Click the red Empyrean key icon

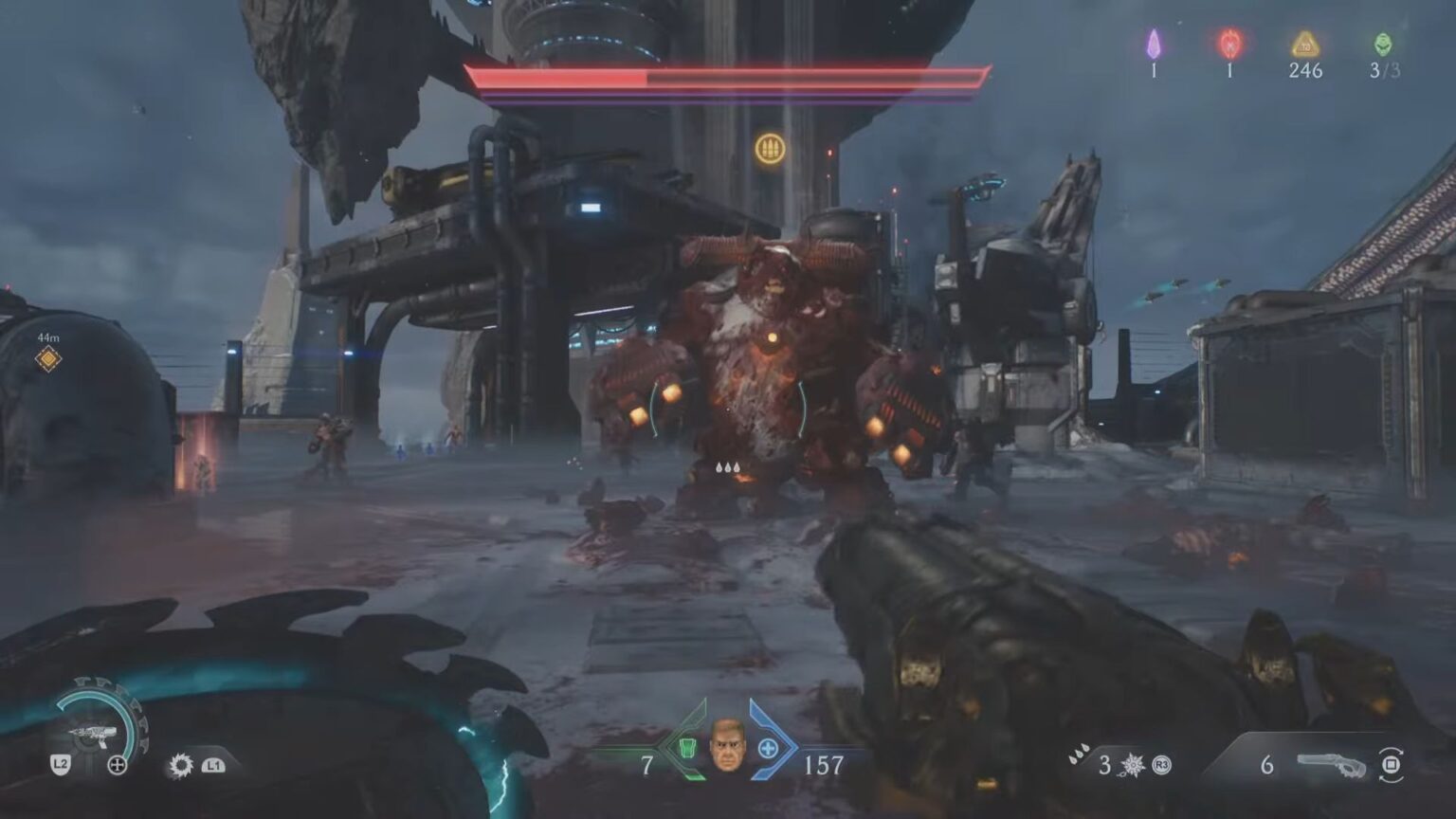point(1228,43)
